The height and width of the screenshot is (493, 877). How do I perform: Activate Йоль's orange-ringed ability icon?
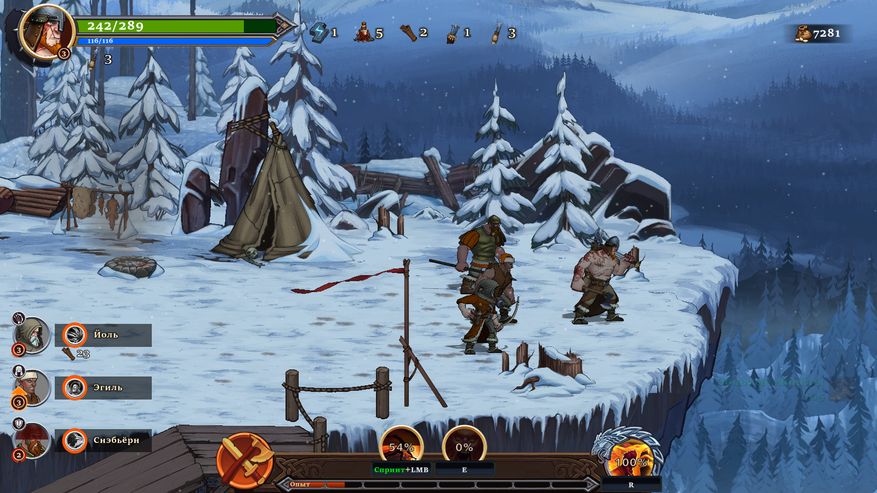75,335
